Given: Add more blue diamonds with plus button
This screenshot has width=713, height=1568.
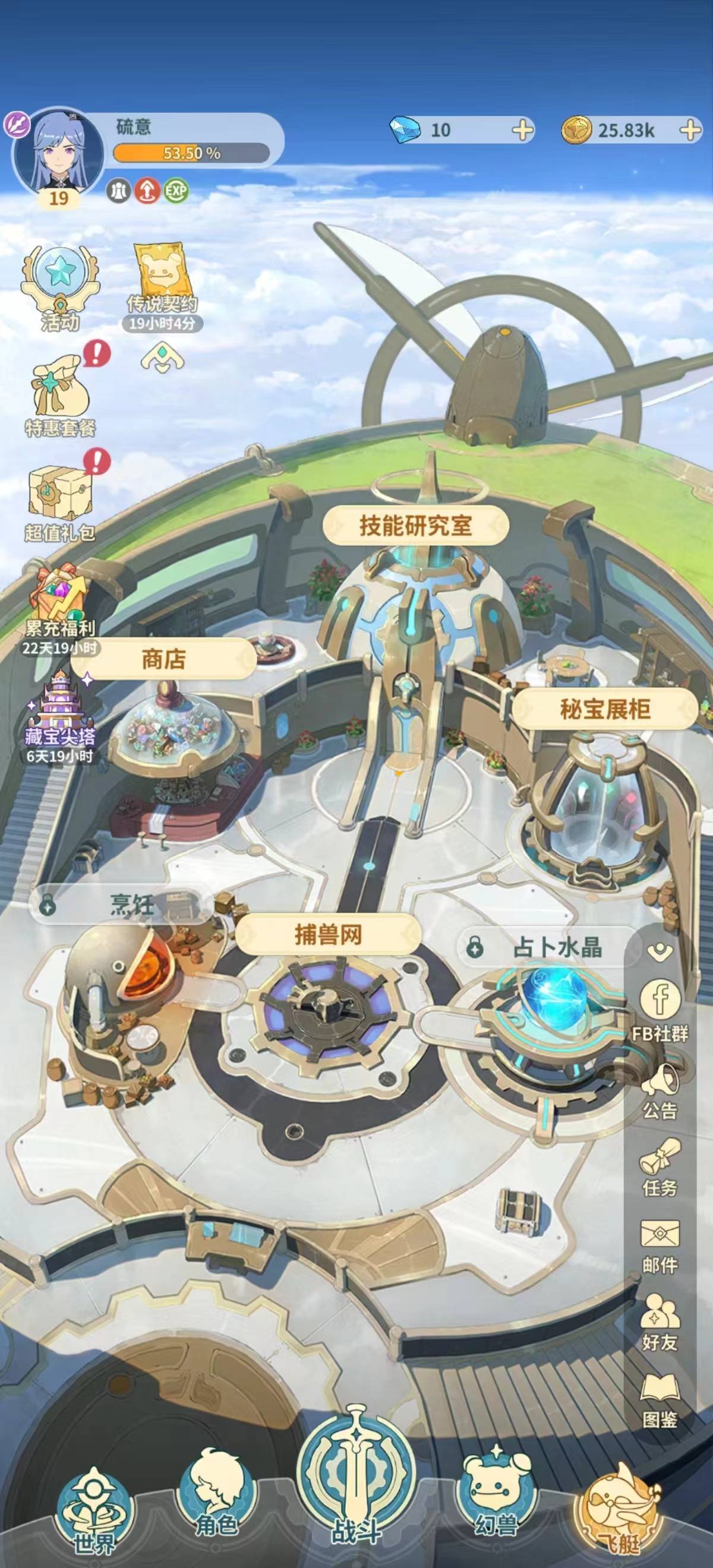Looking at the screenshot, I should coord(522,130).
